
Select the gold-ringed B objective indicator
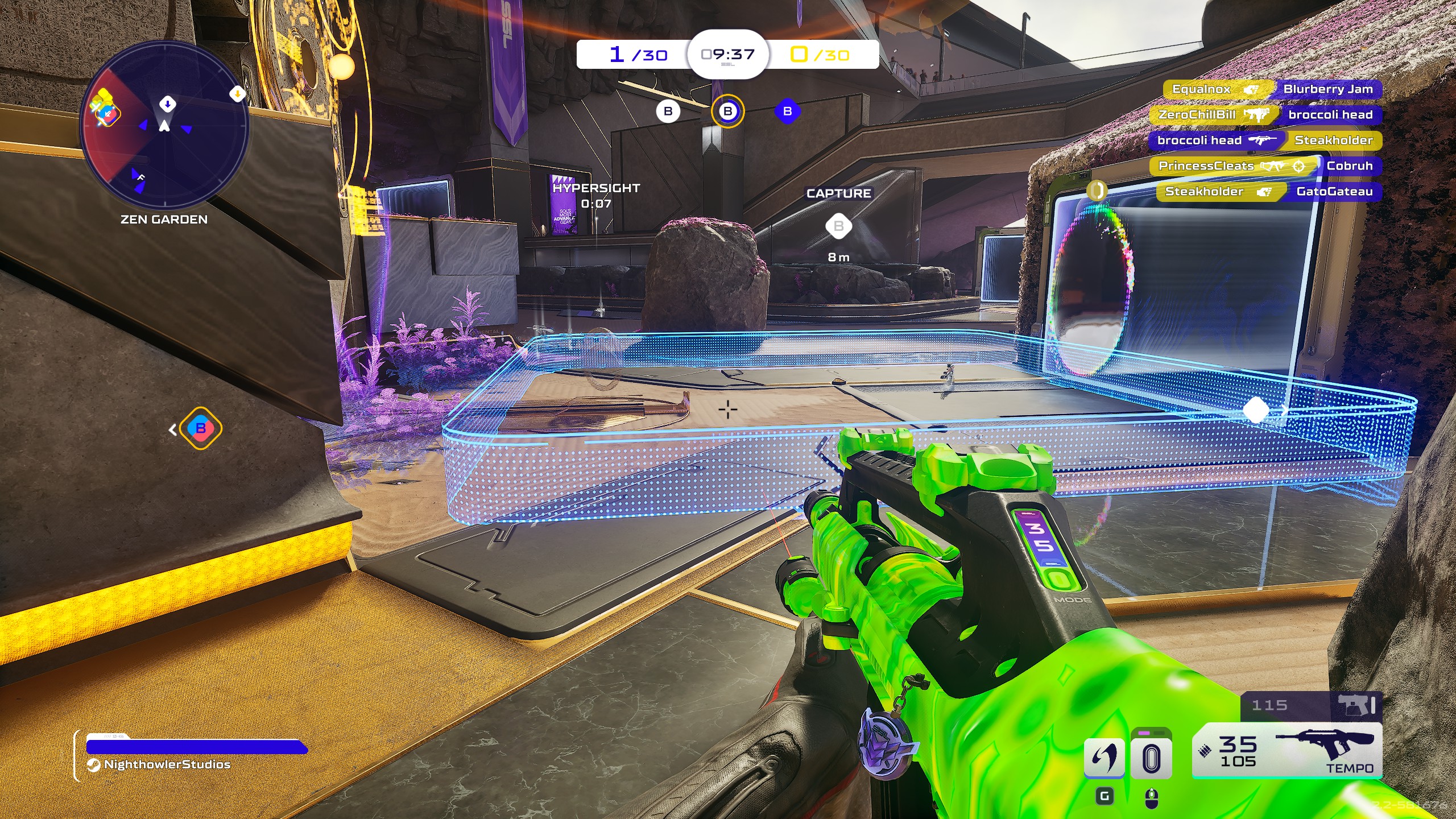point(727,111)
